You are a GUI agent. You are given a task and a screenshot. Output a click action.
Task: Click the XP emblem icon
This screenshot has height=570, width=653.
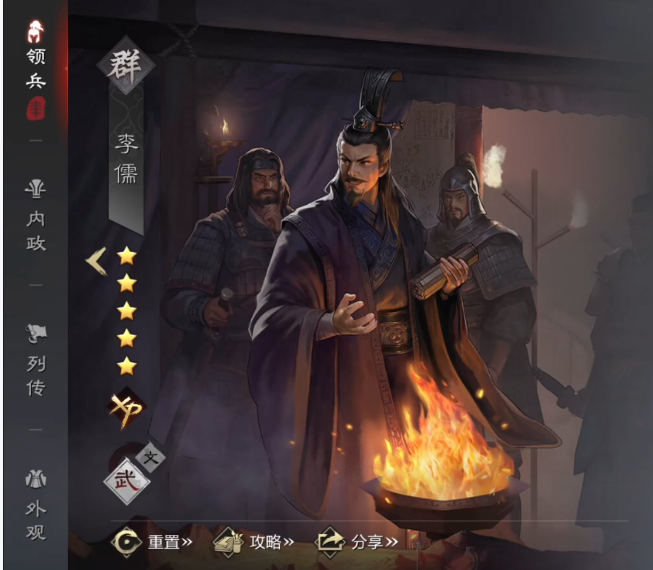coord(127,409)
